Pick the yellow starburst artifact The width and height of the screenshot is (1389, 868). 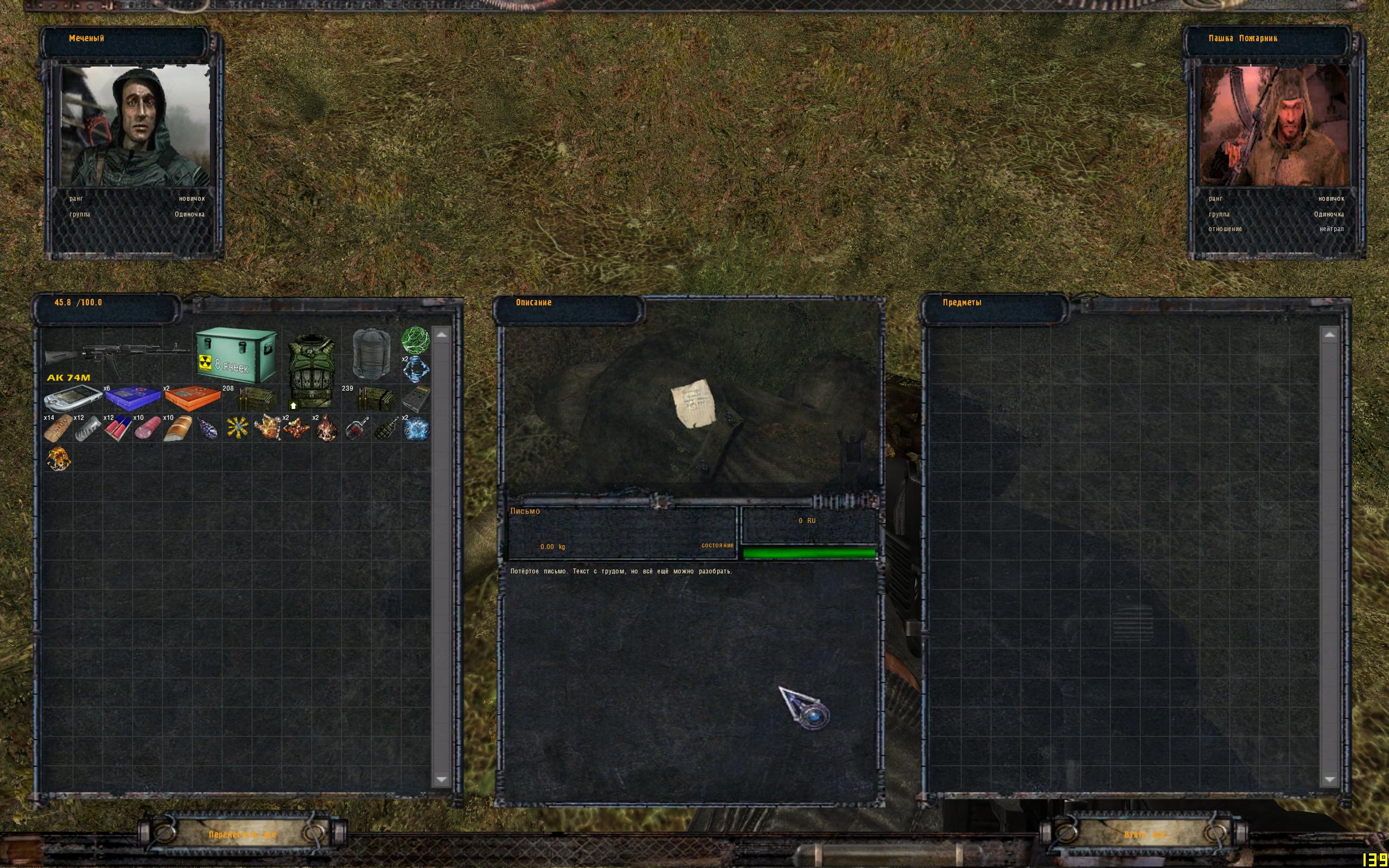[x=237, y=429]
